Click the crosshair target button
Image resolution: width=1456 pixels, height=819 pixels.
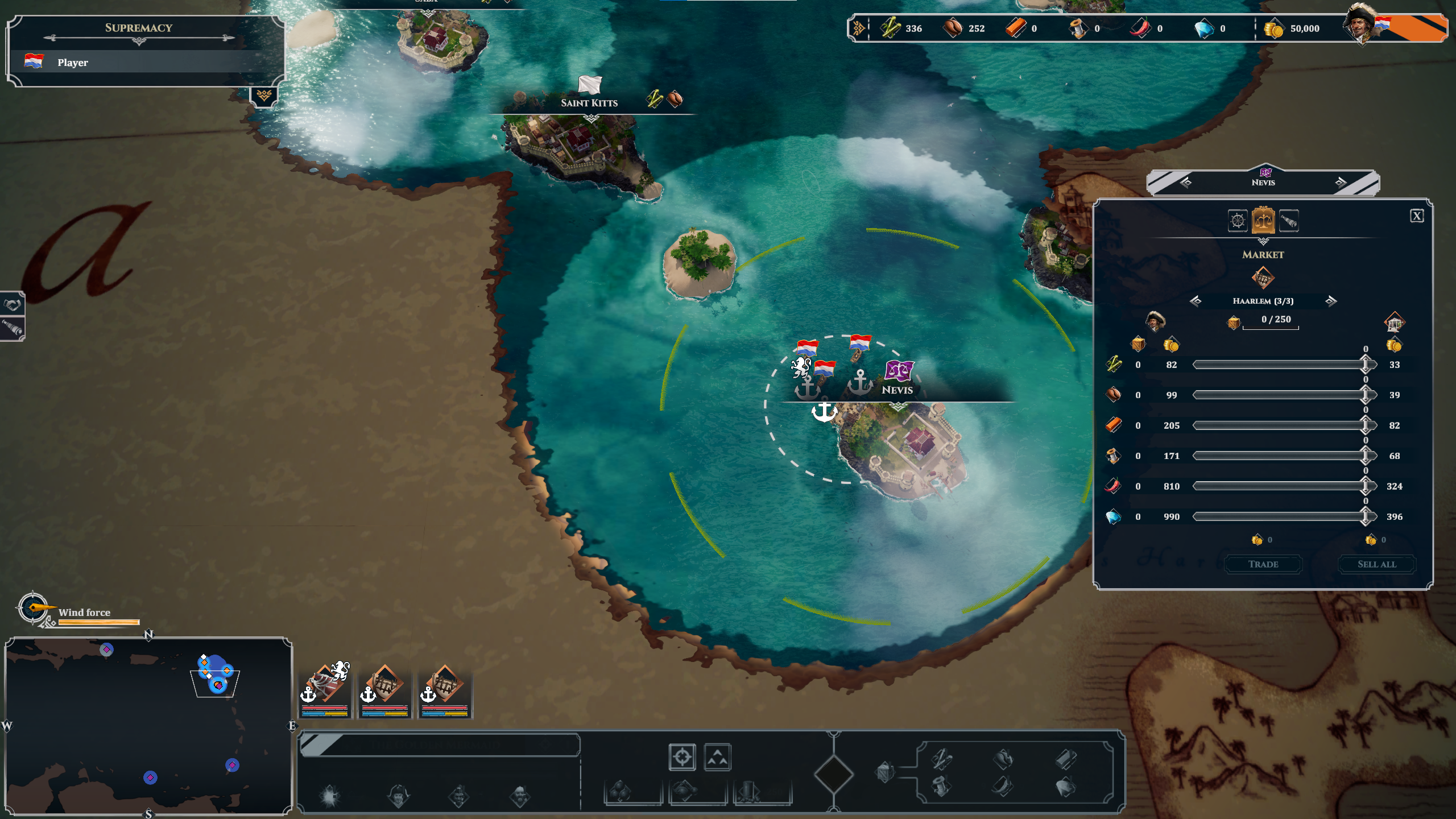coord(682,758)
